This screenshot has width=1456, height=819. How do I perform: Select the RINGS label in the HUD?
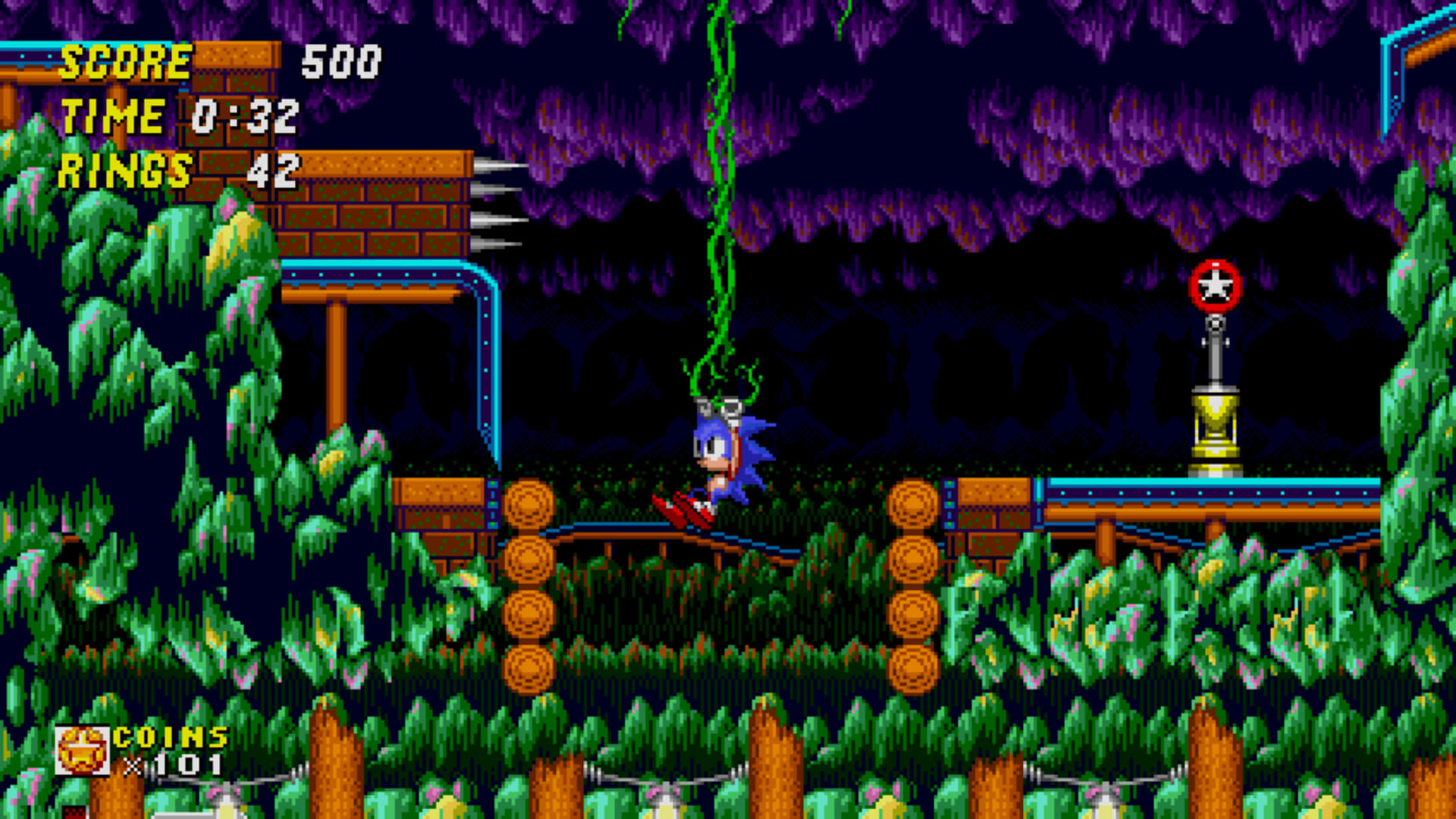(x=125, y=171)
